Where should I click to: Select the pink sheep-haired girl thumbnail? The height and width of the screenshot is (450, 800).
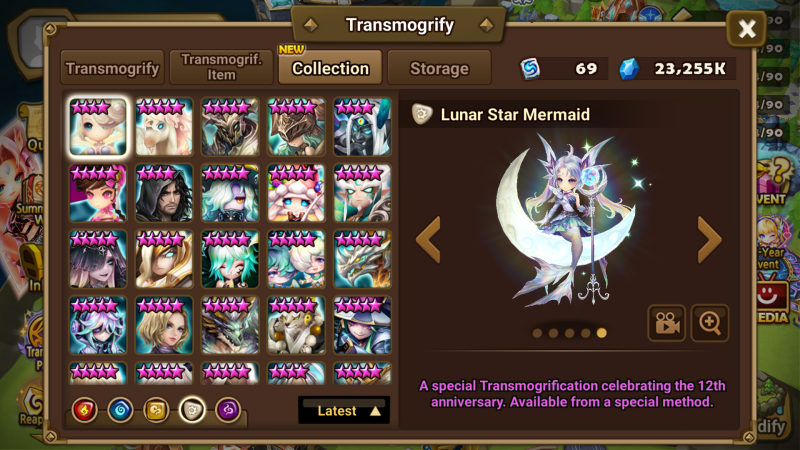(x=296, y=193)
